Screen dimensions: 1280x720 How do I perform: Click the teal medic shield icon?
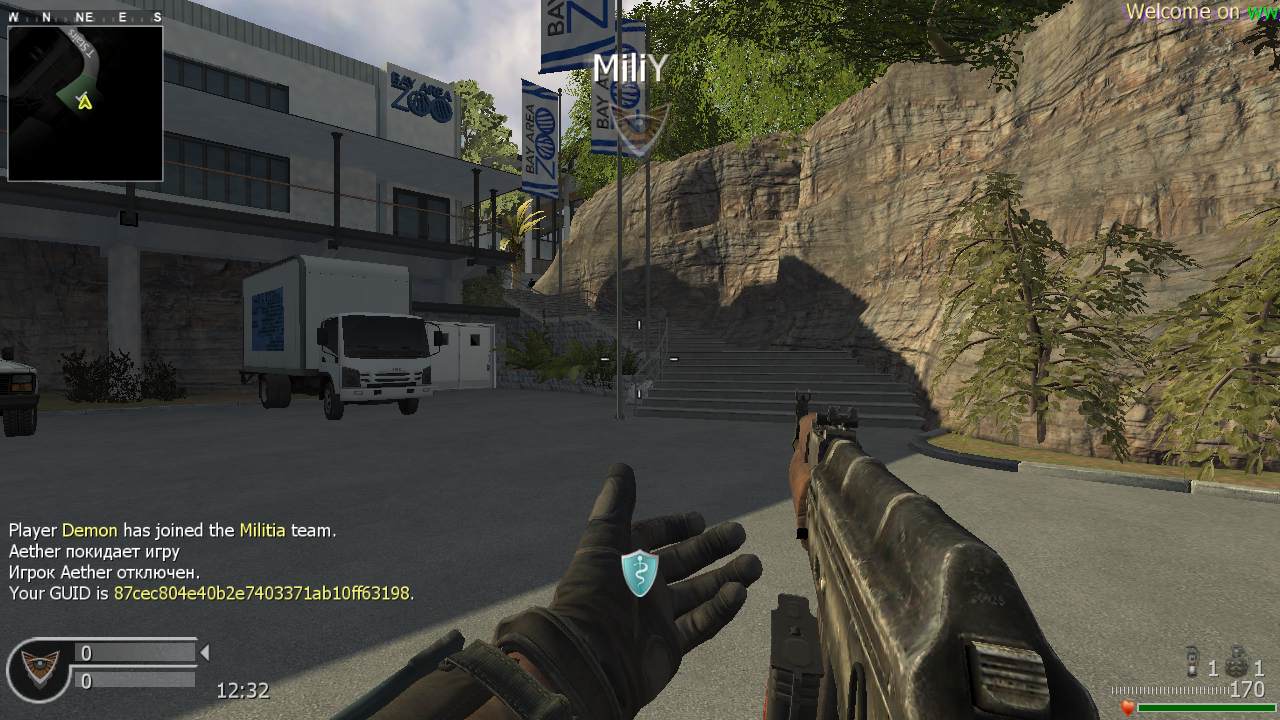(639, 573)
